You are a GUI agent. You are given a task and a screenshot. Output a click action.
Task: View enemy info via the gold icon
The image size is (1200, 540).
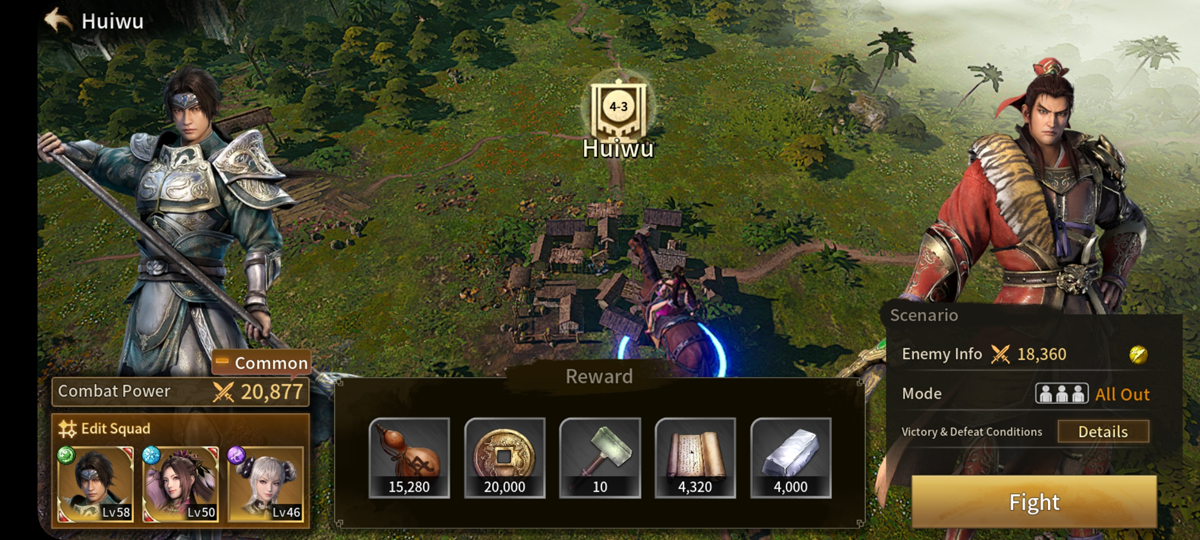[x=1138, y=355]
